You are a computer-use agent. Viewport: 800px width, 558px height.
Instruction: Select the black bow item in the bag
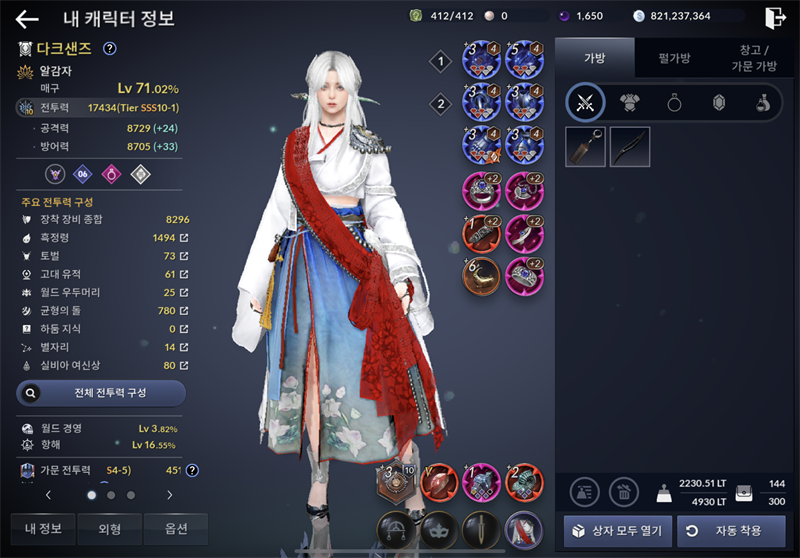coord(630,146)
